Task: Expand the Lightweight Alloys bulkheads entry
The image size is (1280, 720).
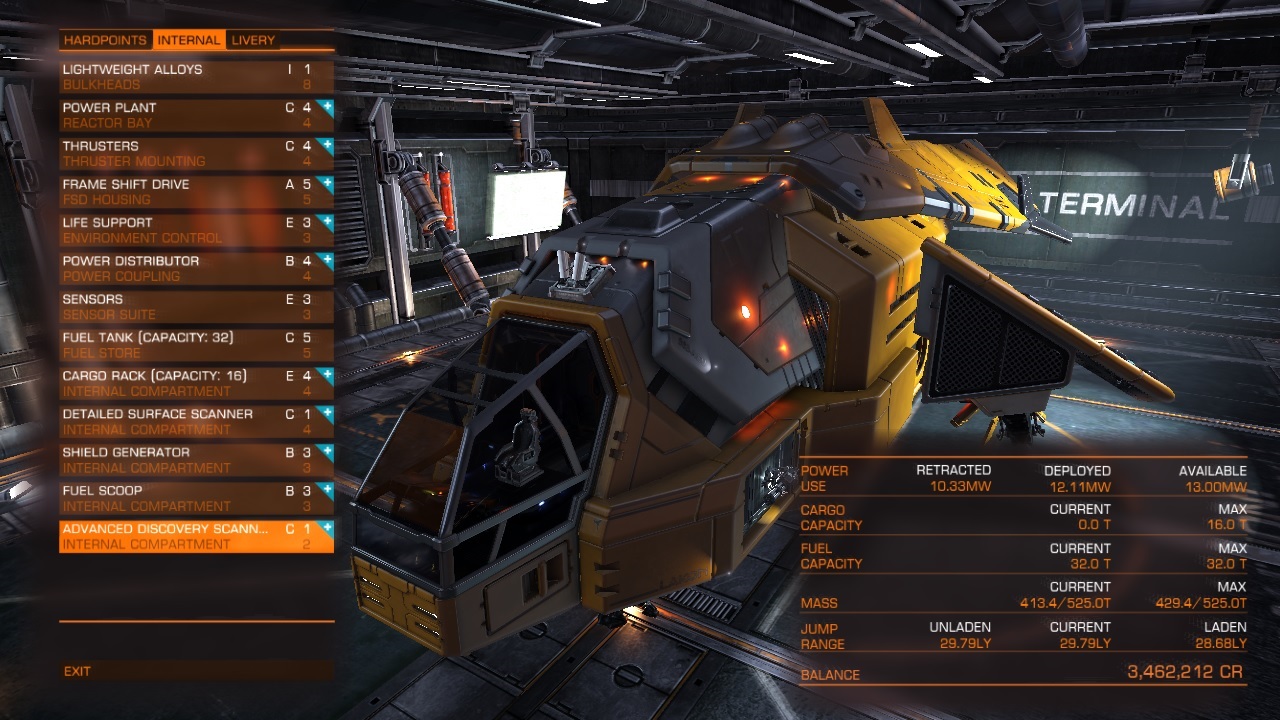Action: pyautogui.click(x=180, y=75)
